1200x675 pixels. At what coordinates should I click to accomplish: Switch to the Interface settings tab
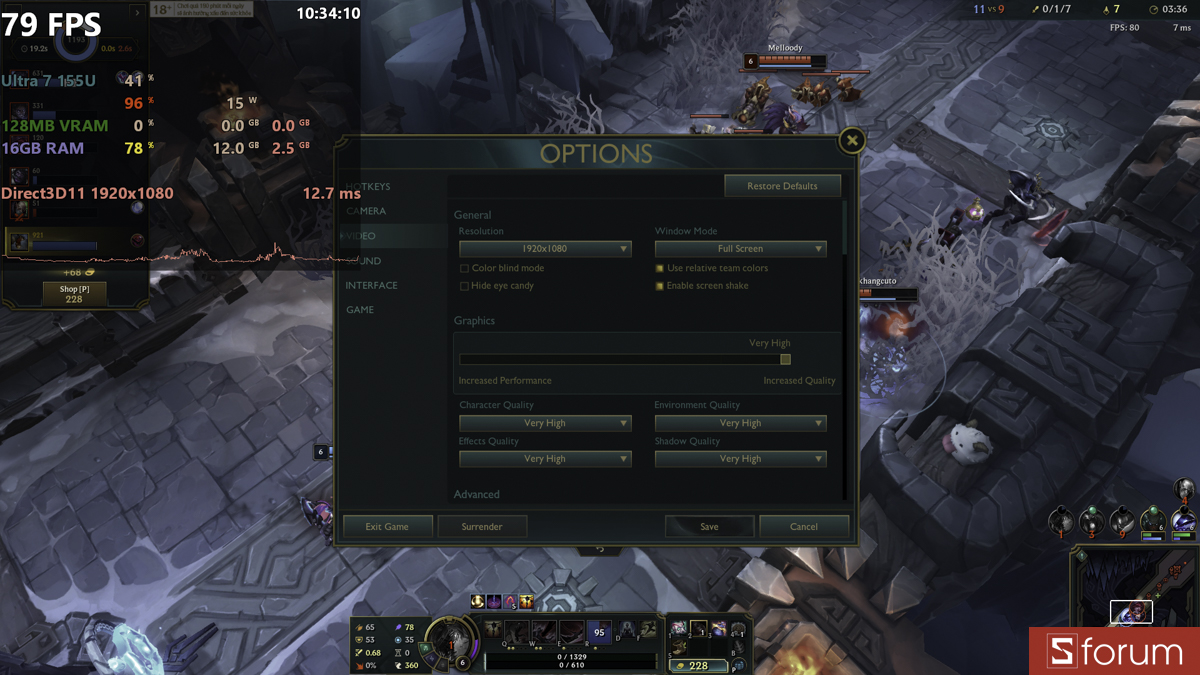pyautogui.click(x=372, y=285)
